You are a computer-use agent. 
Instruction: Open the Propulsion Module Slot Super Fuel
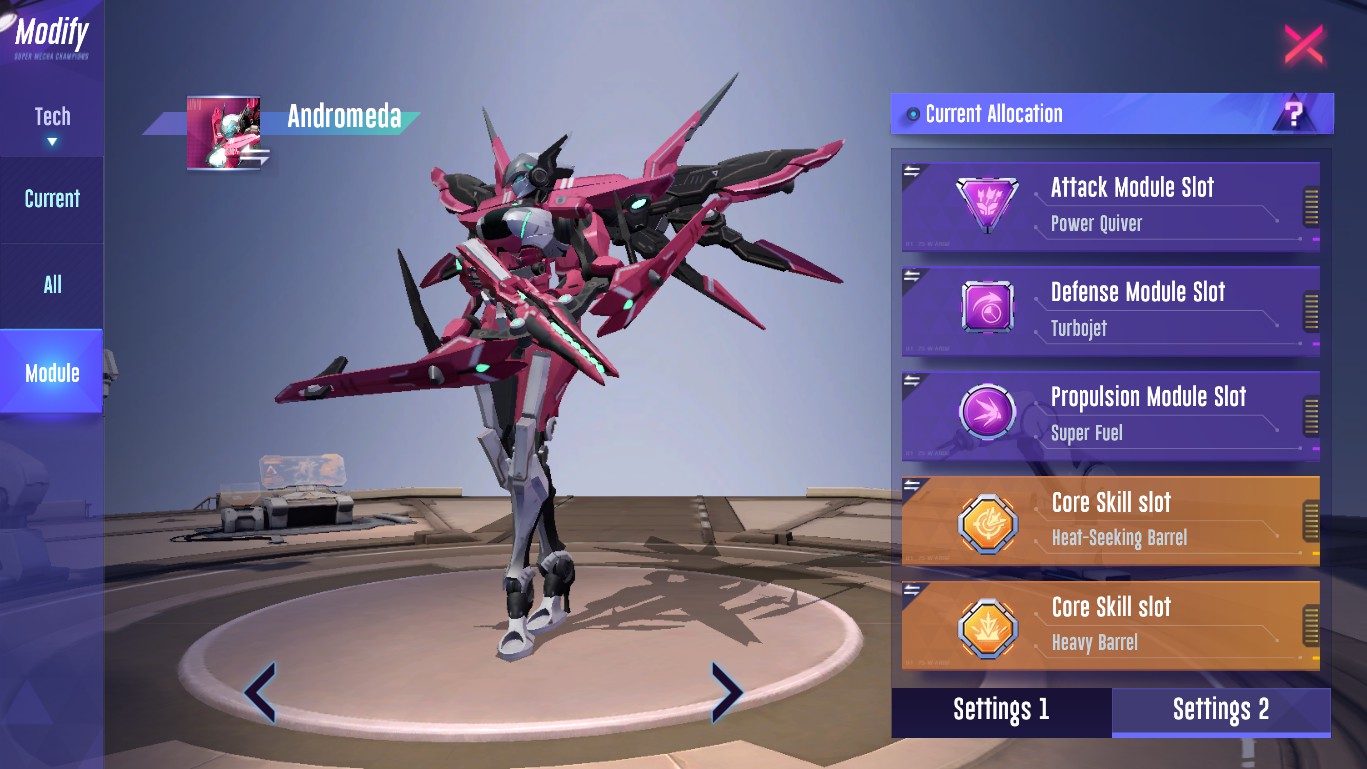click(1110, 415)
